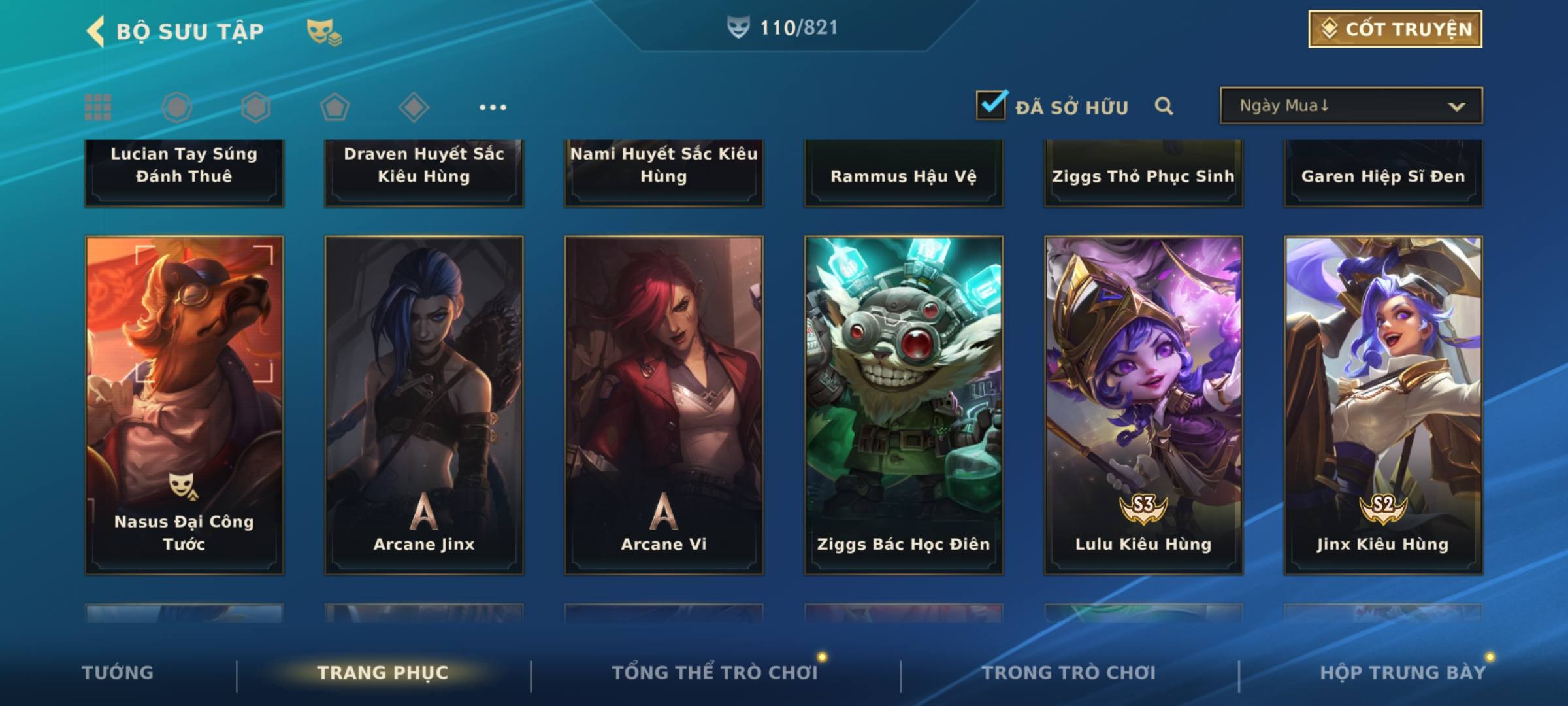Image resolution: width=1568 pixels, height=706 pixels.
Task: Choose the Jinx Kiêu Hùng skin
Action: pos(1383,405)
